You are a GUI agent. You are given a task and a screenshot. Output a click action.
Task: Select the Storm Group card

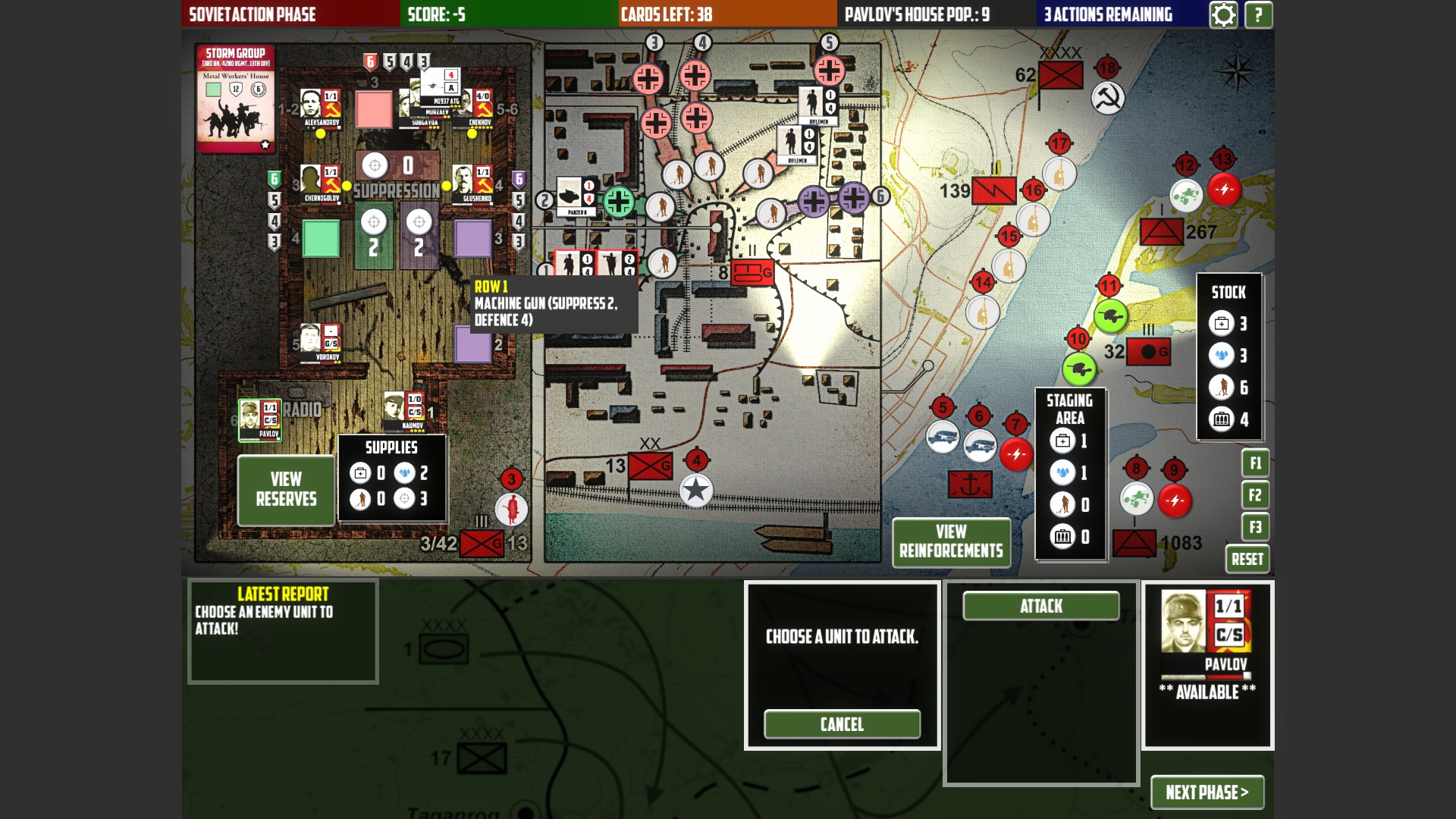(236, 99)
